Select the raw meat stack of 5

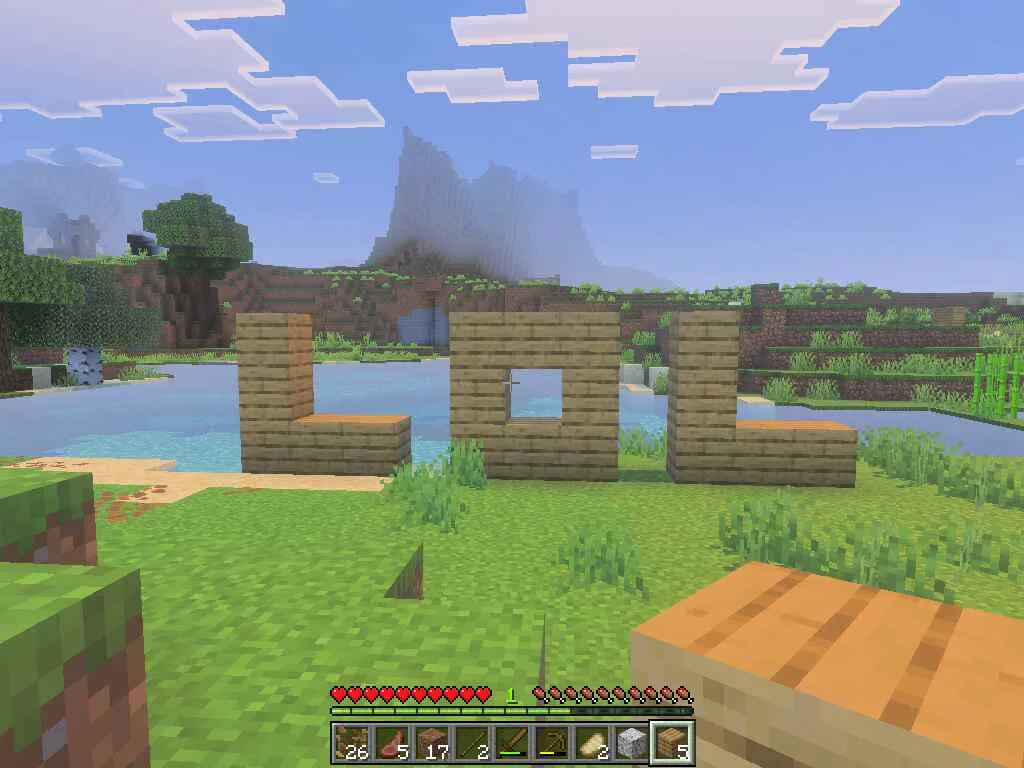point(392,742)
